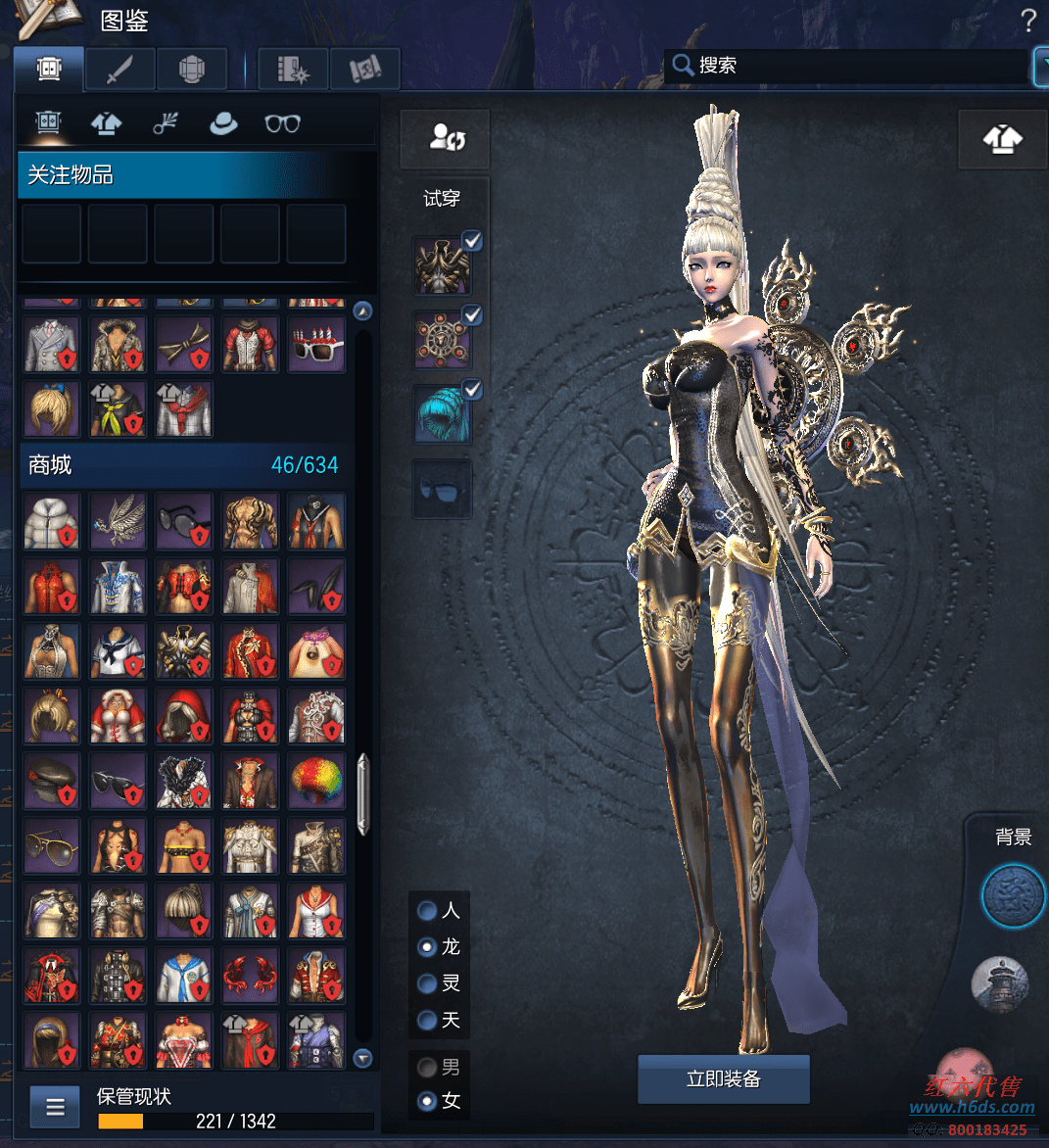Viewport: 1049px width, 1148px height.
Task: Pick the 天 race radio option
Action: coord(427,1020)
